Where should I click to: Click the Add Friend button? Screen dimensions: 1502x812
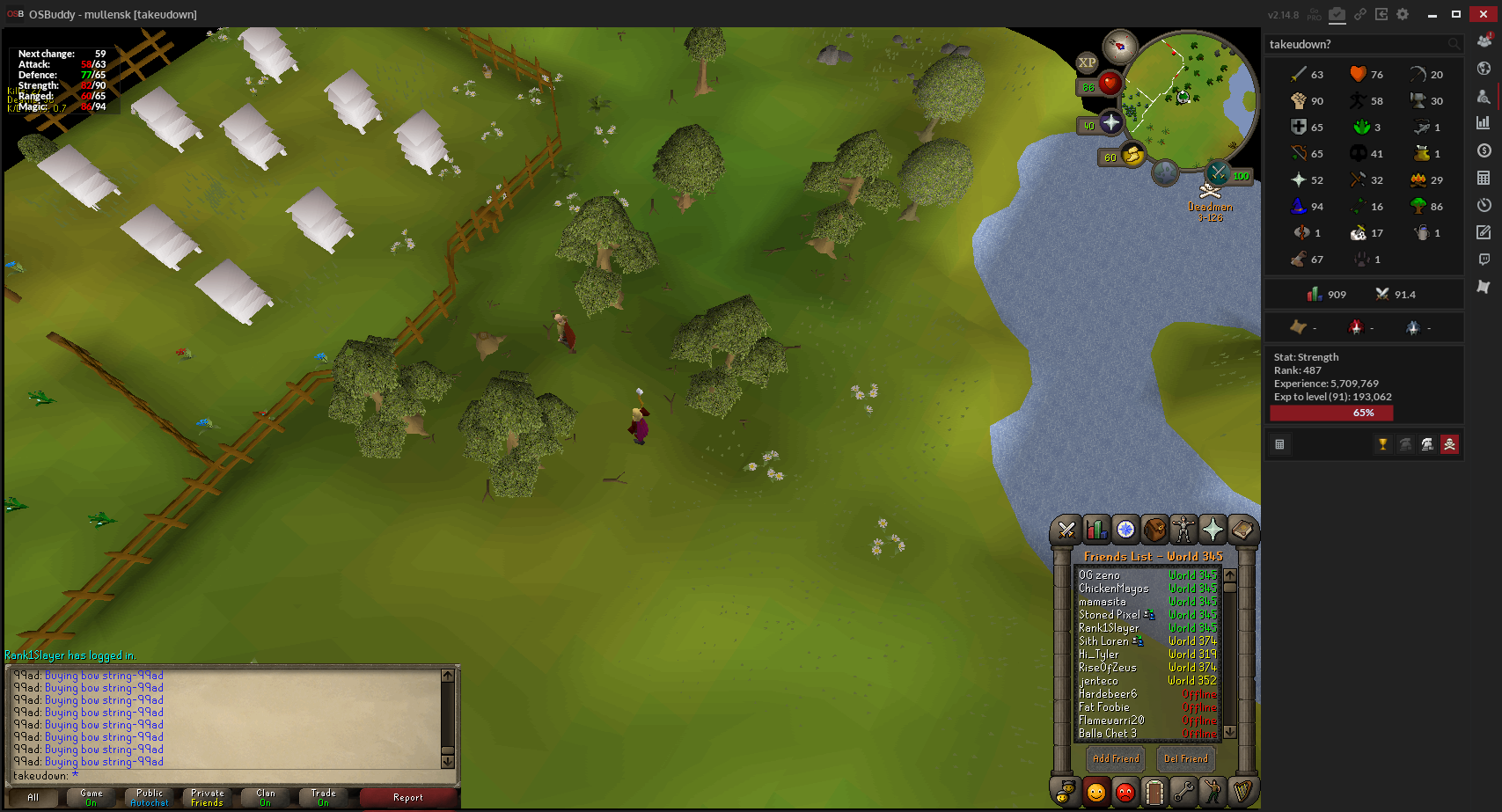[1115, 758]
